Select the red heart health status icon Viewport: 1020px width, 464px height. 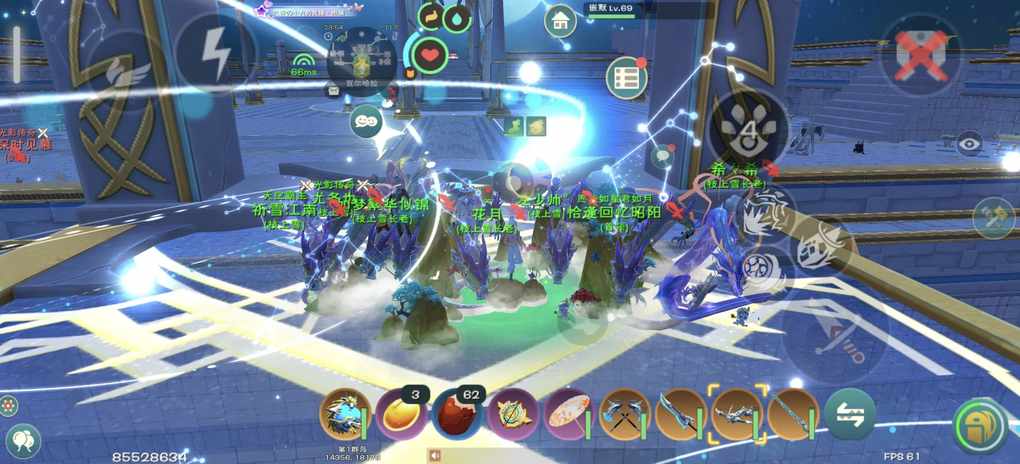click(431, 54)
